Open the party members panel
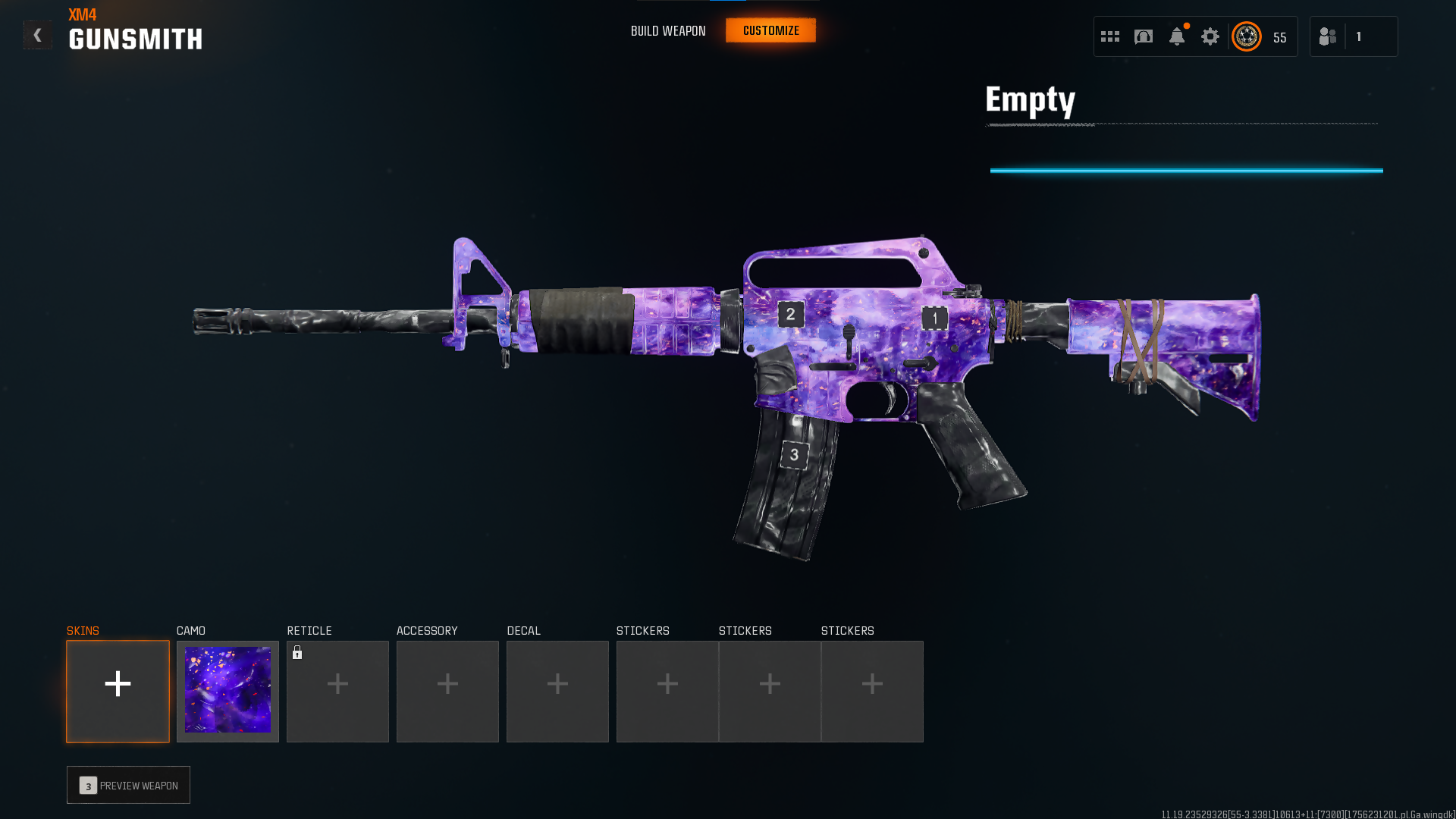Viewport: 1456px width, 819px height. coord(1353,36)
